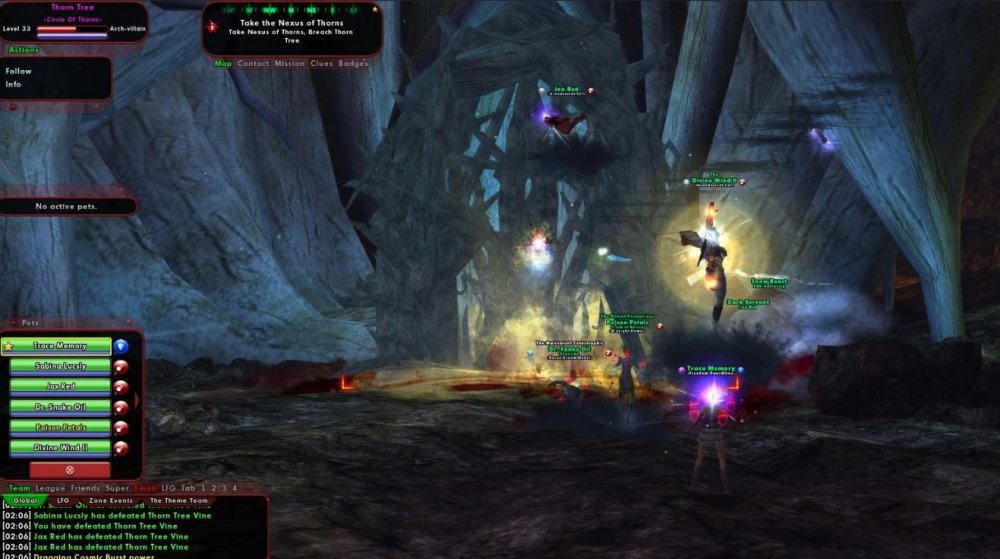
Task: Select teammate Trace Memory in team list
Action: pos(60,346)
